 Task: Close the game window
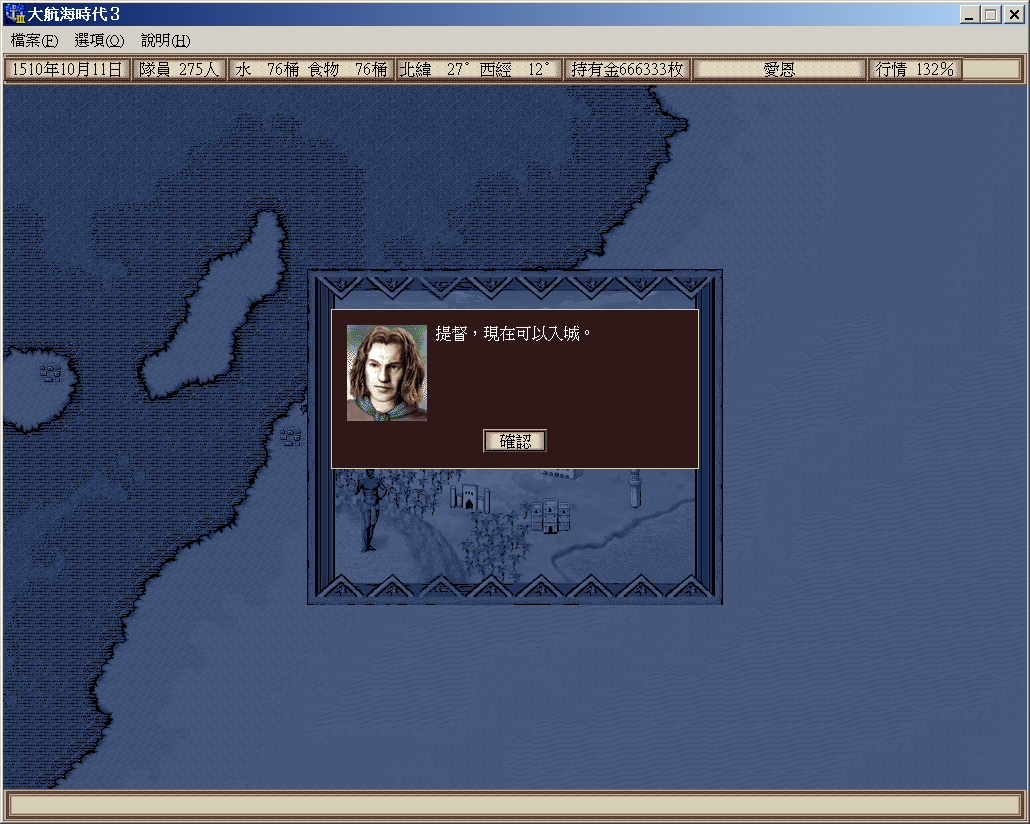tap(1012, 15)
